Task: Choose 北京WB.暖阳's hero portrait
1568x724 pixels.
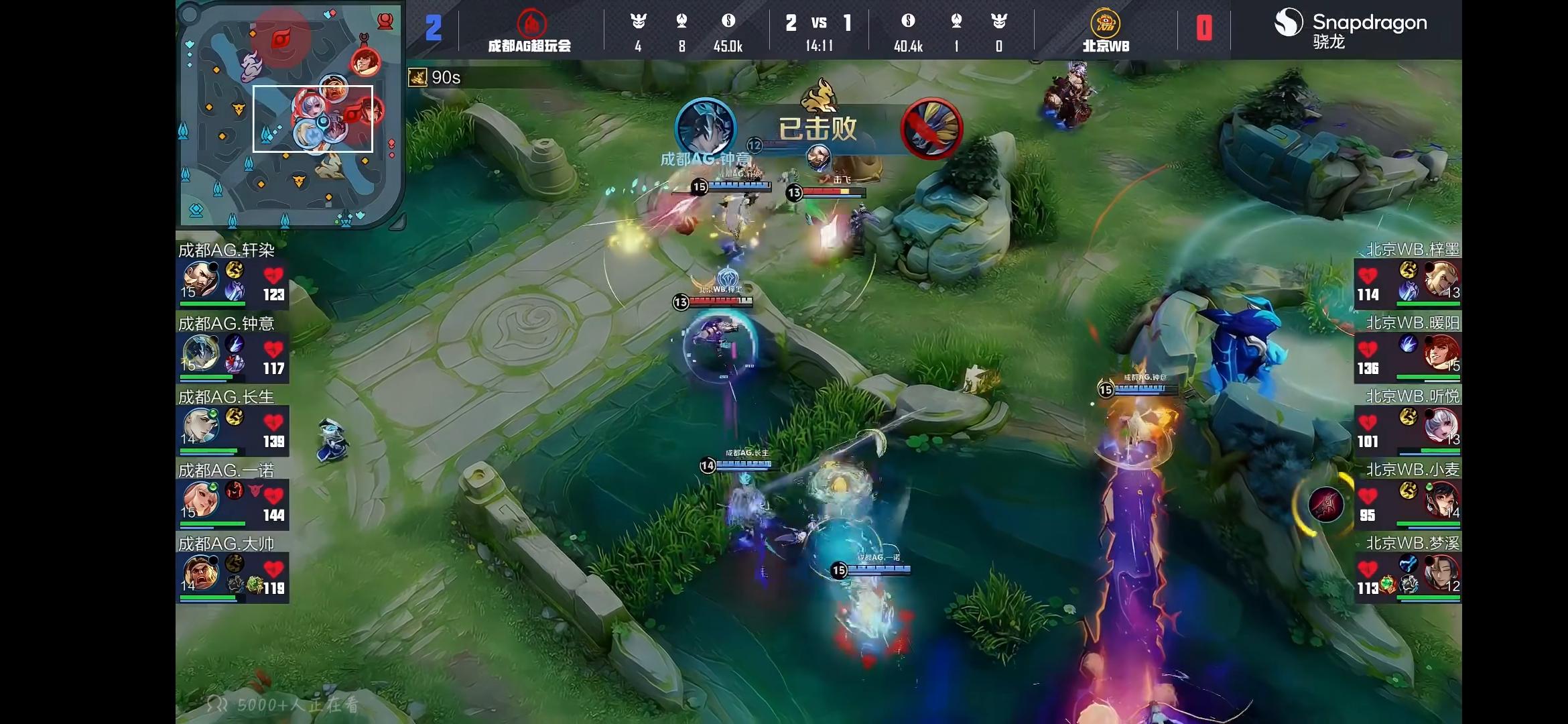Action: [x=1441, y=353]
